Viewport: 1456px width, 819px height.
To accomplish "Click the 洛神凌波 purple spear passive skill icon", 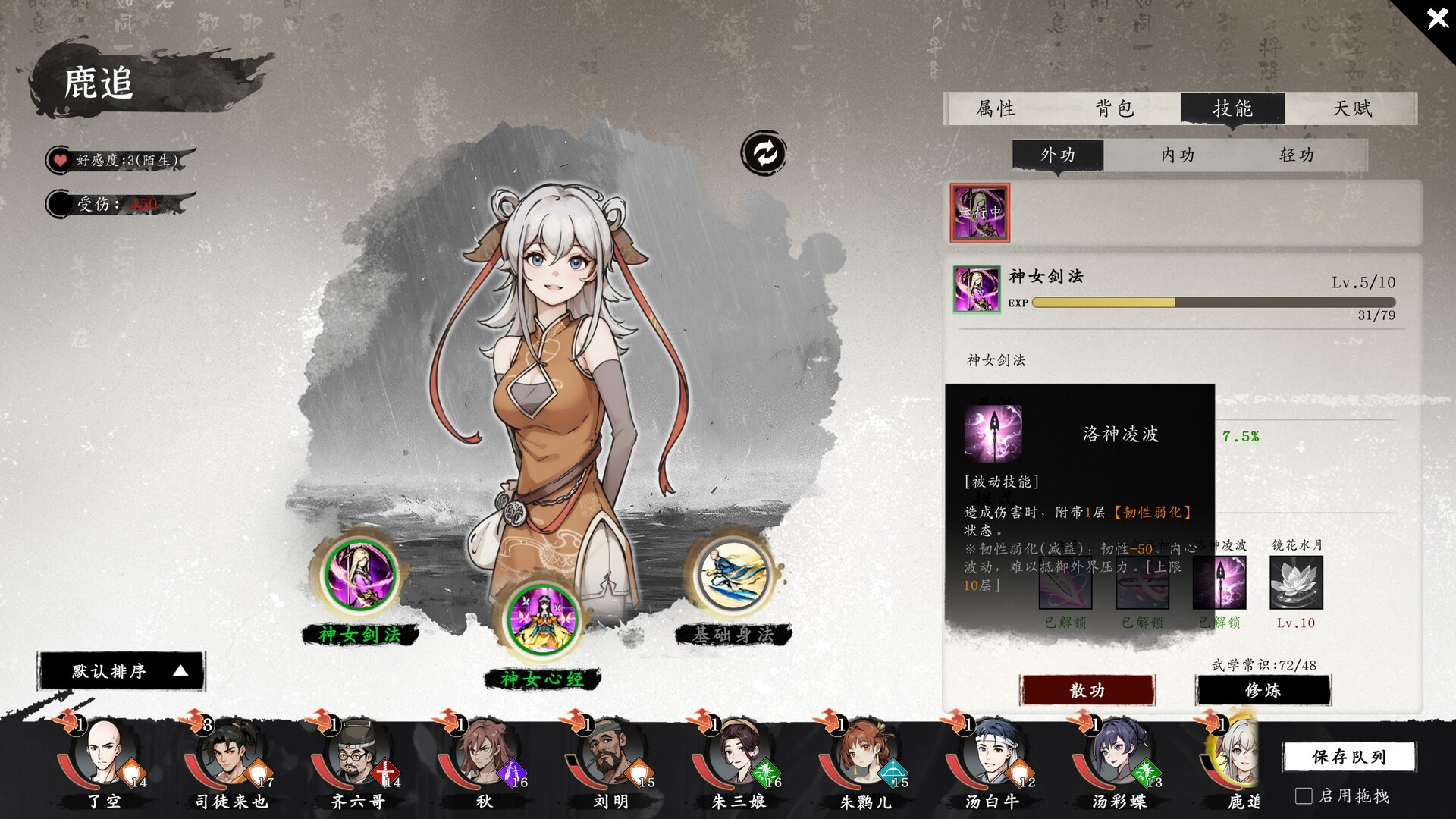I will pos(994,431).
